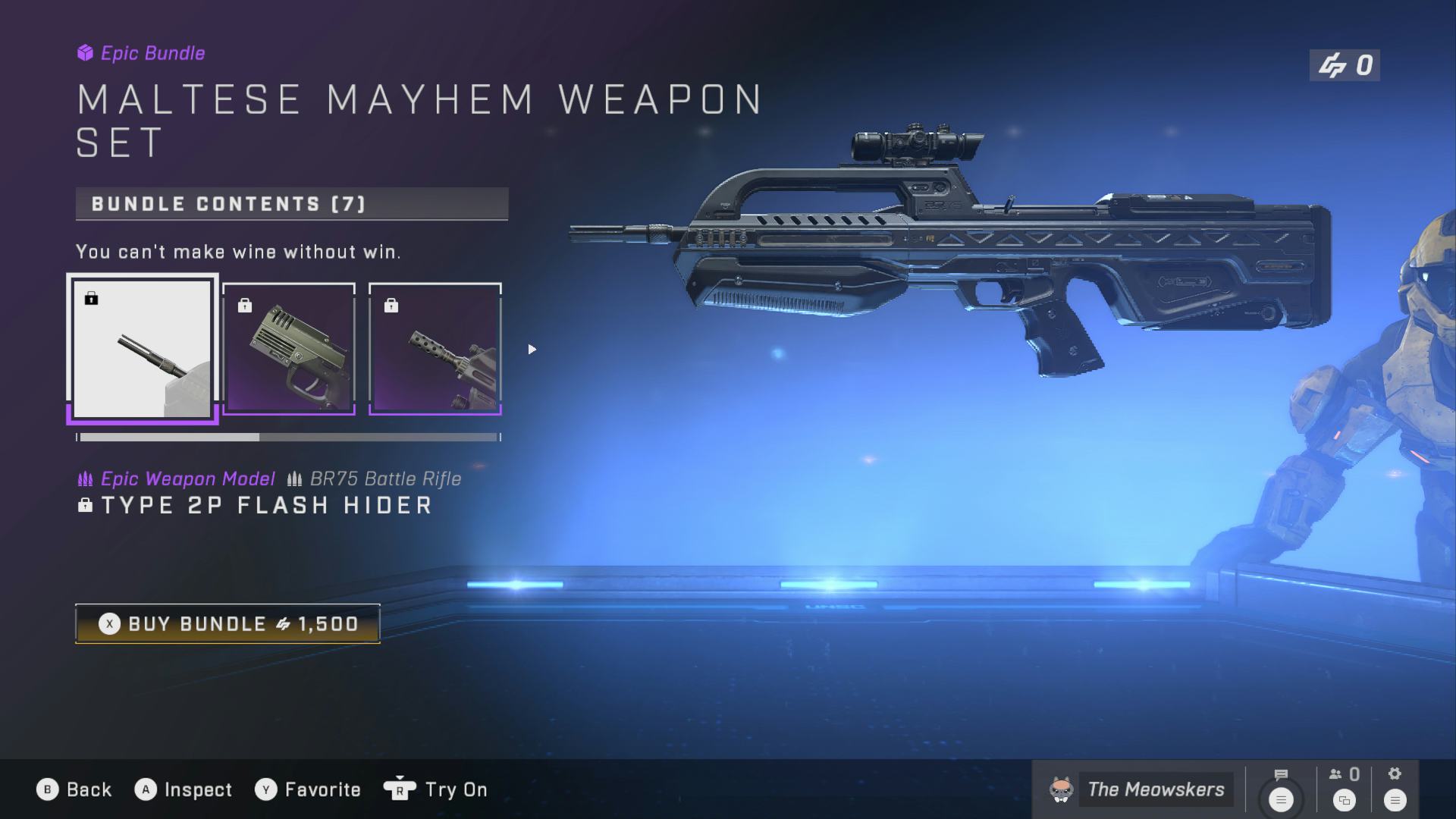Image resolution: width=1456 pixels, height=819 pixels.
Task: Select the muzzle brake attachment thumbnail
Action: [435, 349]
